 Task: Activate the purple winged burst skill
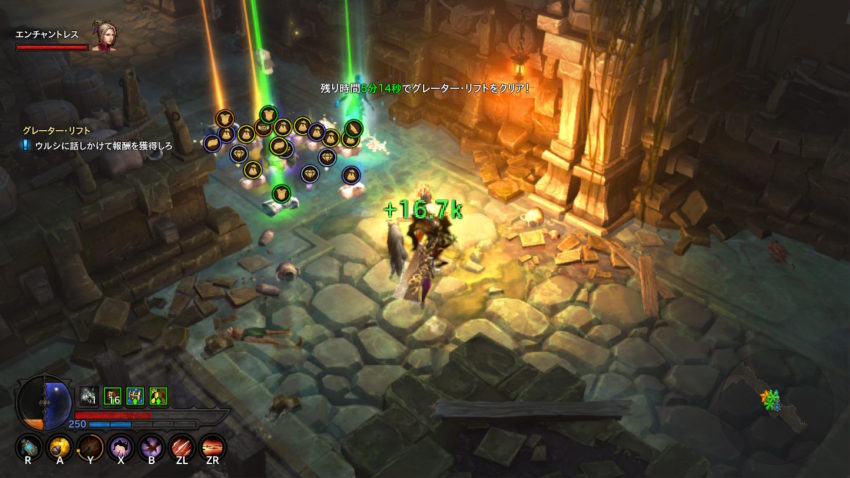[x=152, y=447]
